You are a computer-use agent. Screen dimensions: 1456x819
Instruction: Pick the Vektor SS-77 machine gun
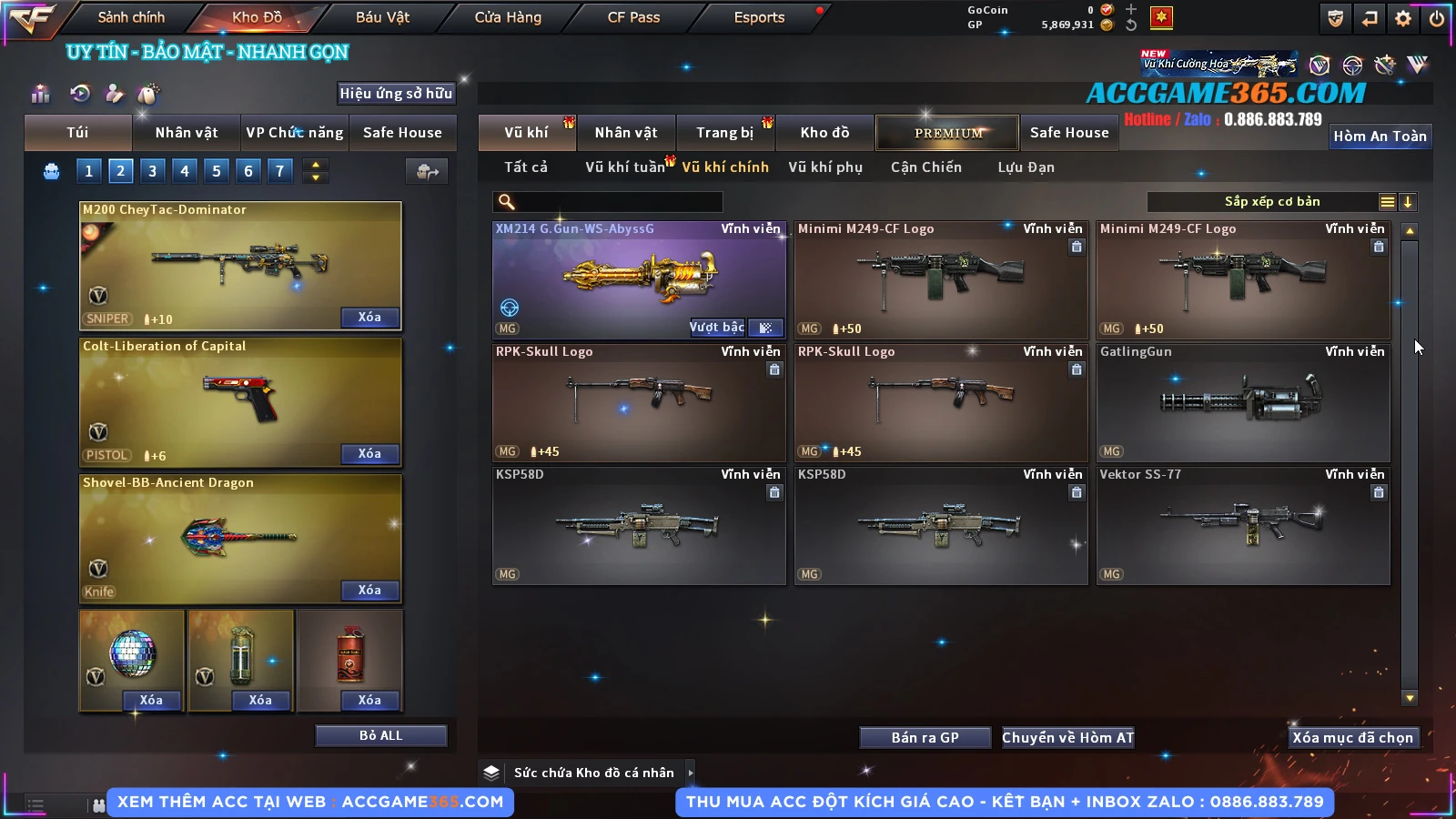tap(1243, 525)
